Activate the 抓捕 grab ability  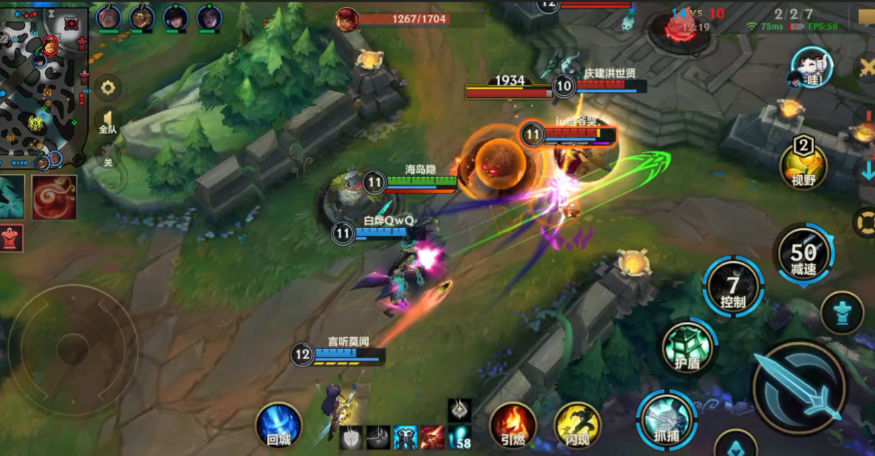tap(666, 416)
